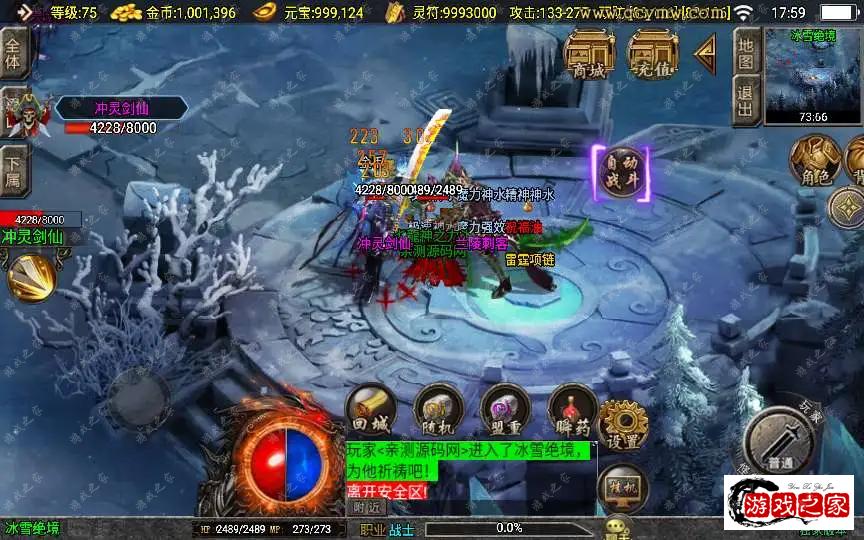
Task: Use the 瞬药 instant potion
Action: coord(573,410)
